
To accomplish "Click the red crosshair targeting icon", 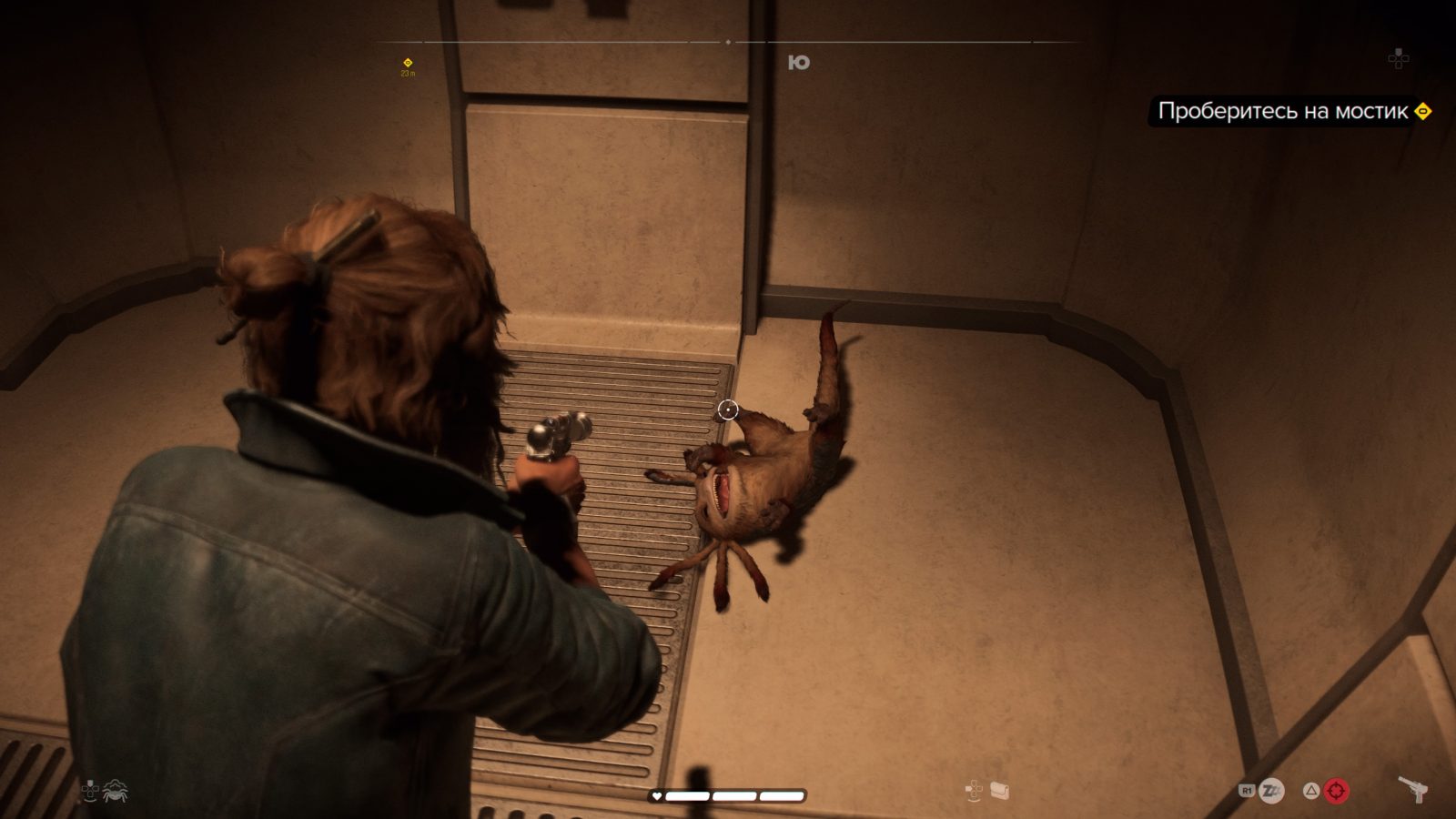I will click(1336, 791).
